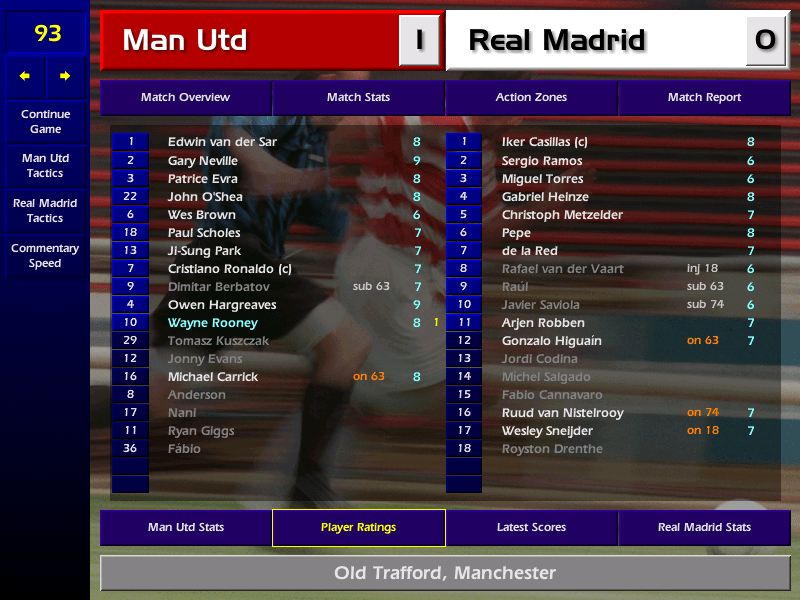Click the Continue Game button

point(45,121)
